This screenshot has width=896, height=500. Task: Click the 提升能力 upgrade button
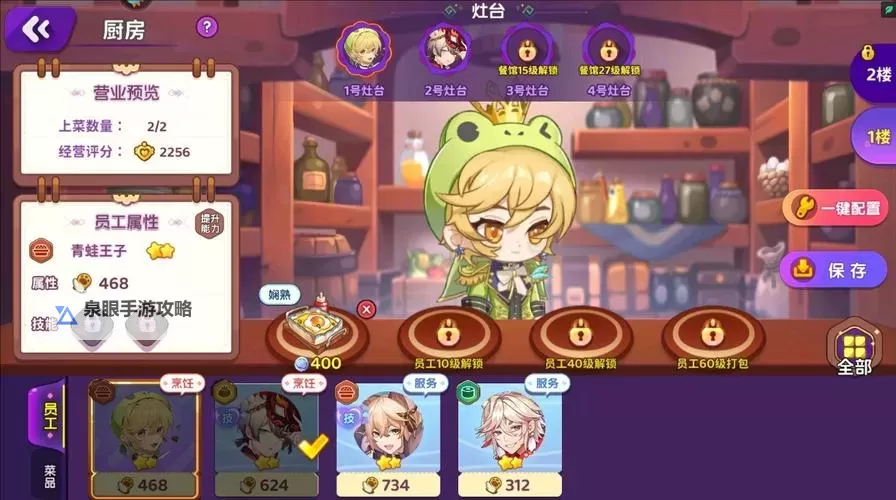209,222
